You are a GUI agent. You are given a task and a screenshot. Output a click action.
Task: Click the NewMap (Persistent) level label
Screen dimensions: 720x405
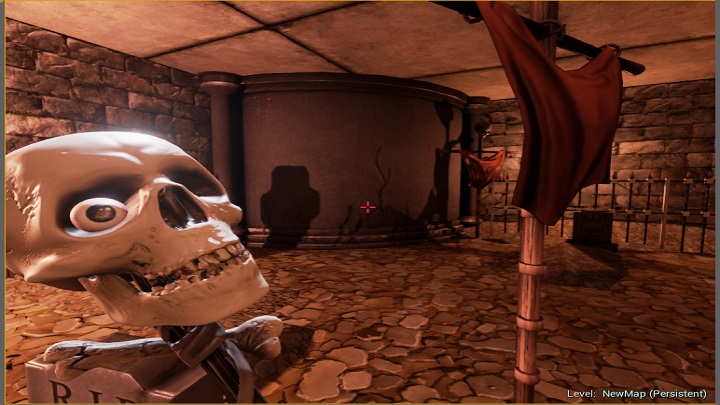[x=654, y=393]
